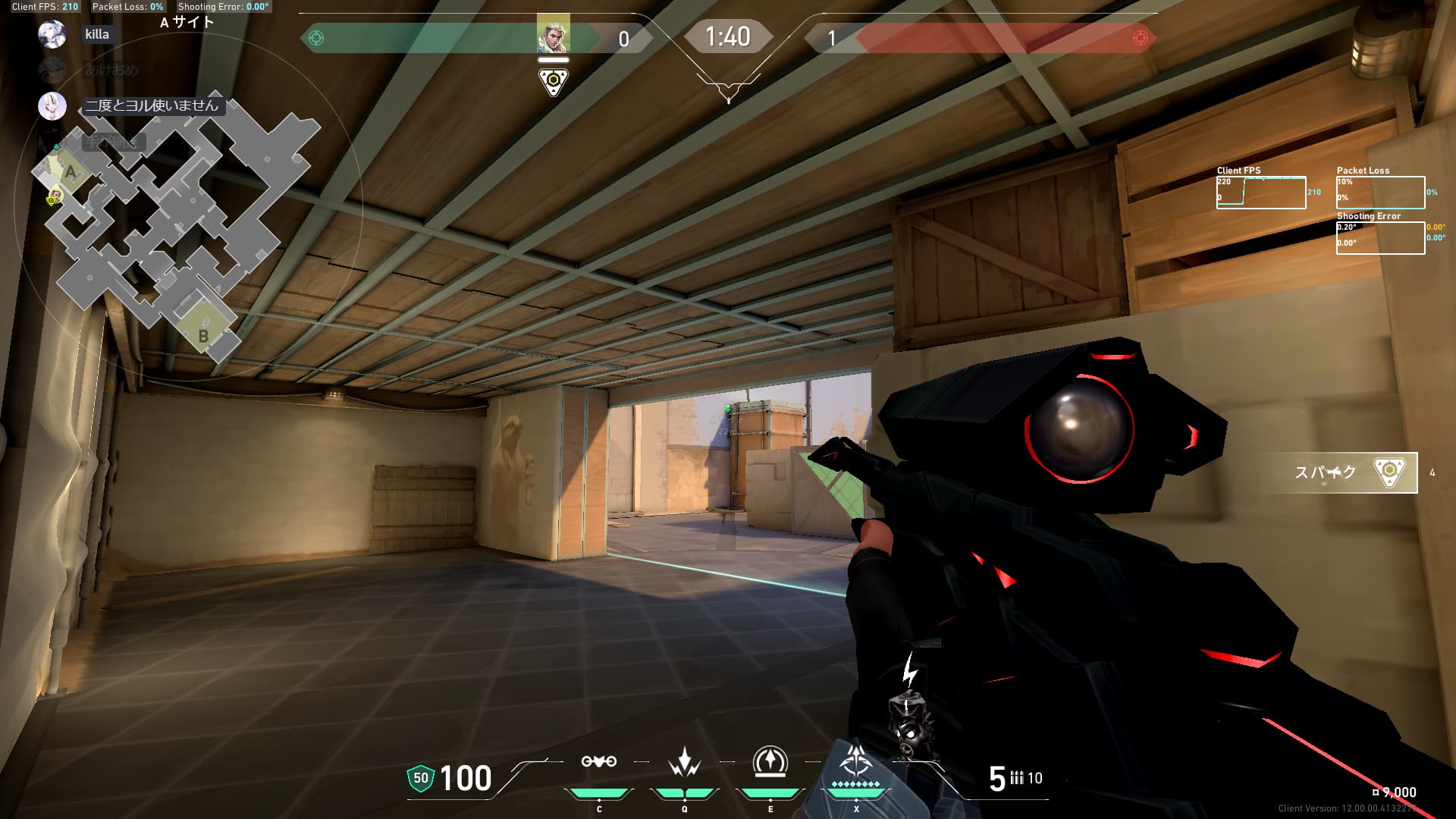Select the A site marker on the minimap
This screenshot has width=1456, height=819.
tap(71, 171)
